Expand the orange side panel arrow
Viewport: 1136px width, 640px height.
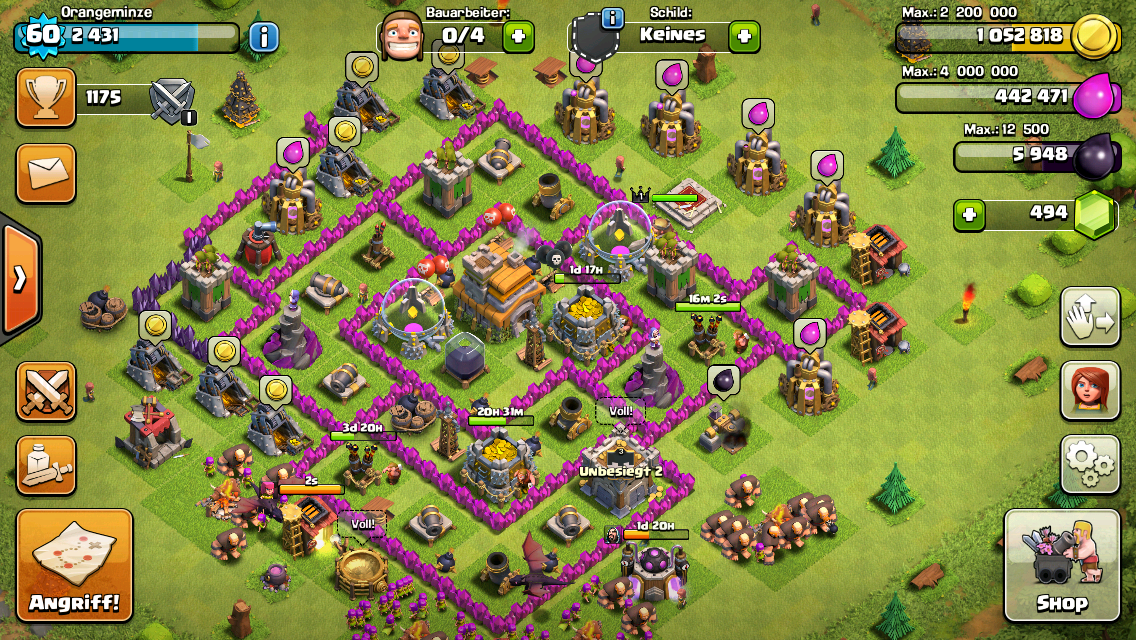coord(19,278)
